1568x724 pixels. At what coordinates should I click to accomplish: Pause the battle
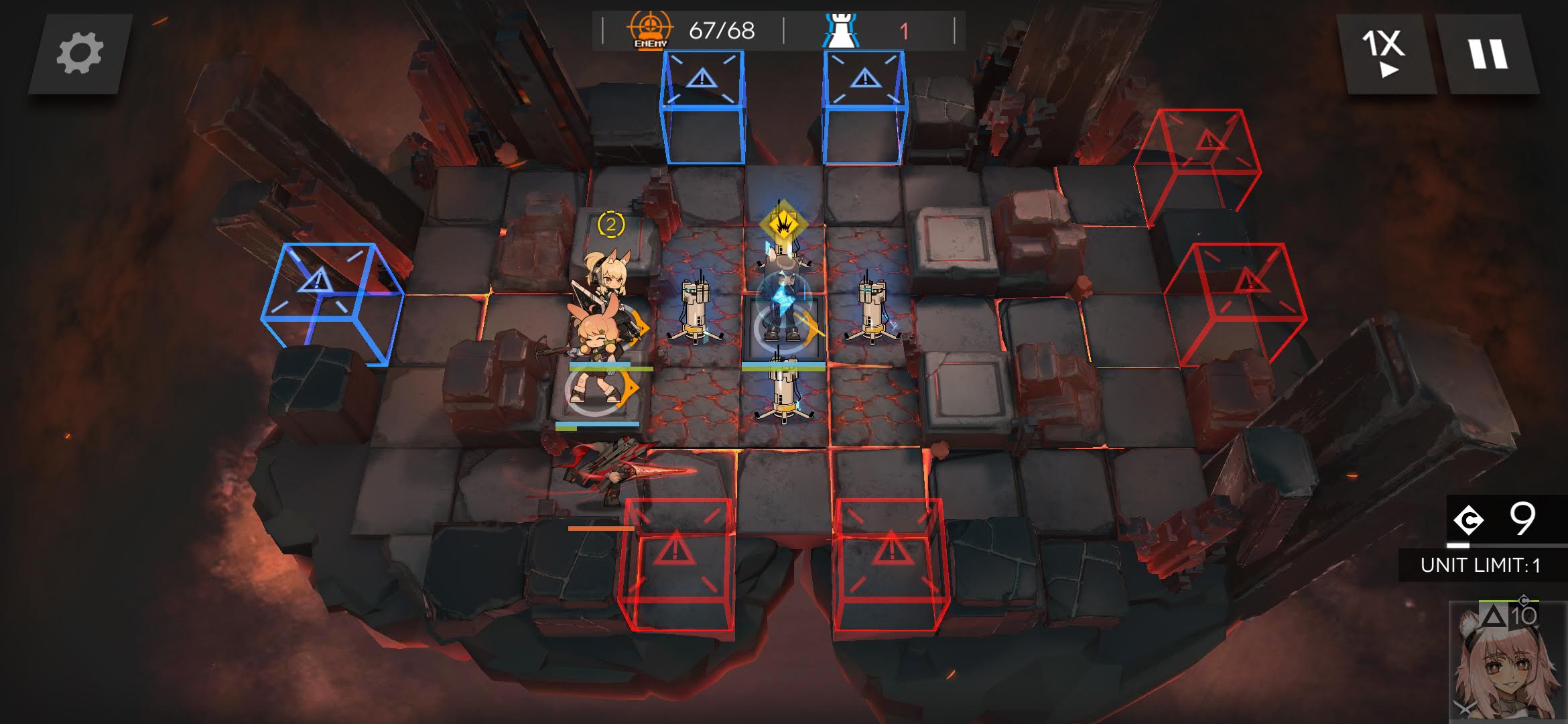point(1488,54)
